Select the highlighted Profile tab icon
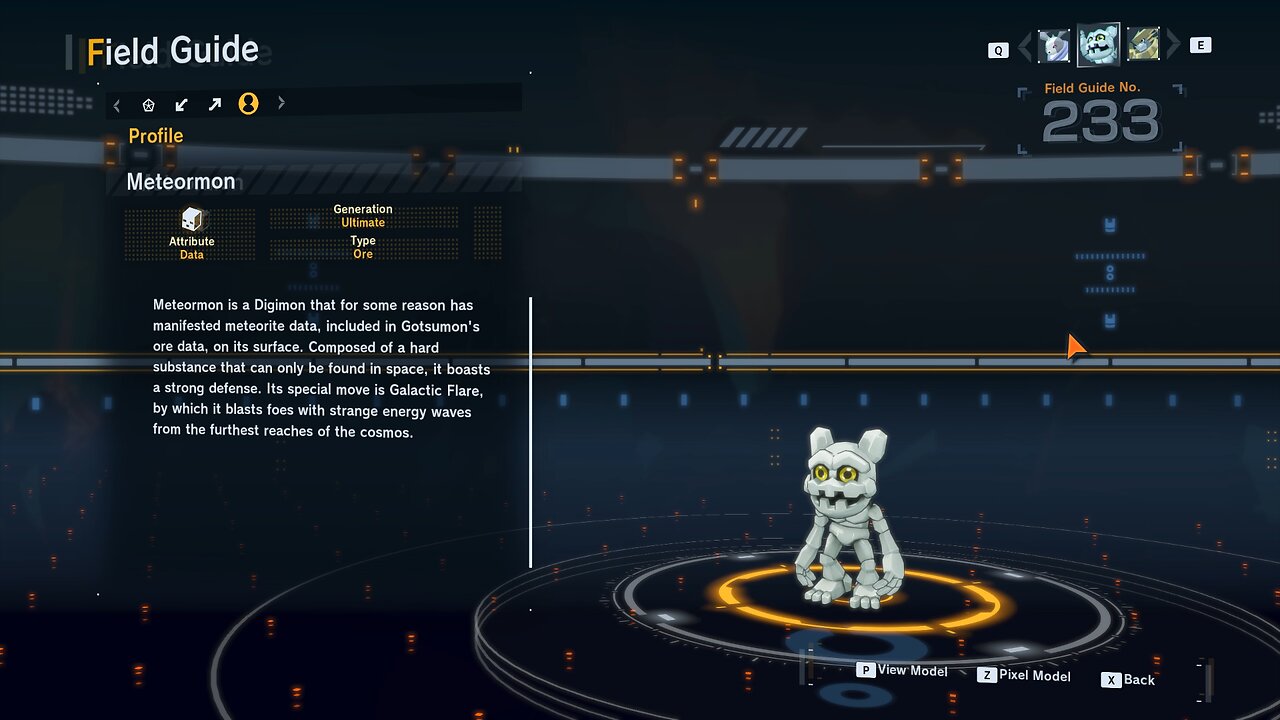The image size is (1280, 720). click(248, 104)
